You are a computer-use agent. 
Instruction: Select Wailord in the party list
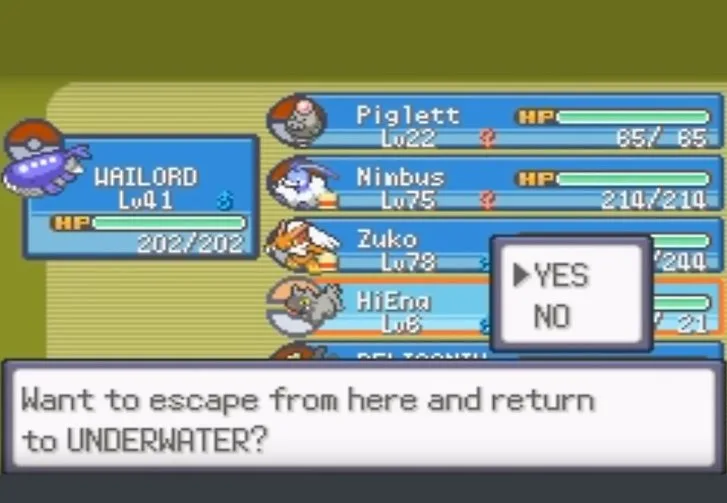[x=140, y=196]
